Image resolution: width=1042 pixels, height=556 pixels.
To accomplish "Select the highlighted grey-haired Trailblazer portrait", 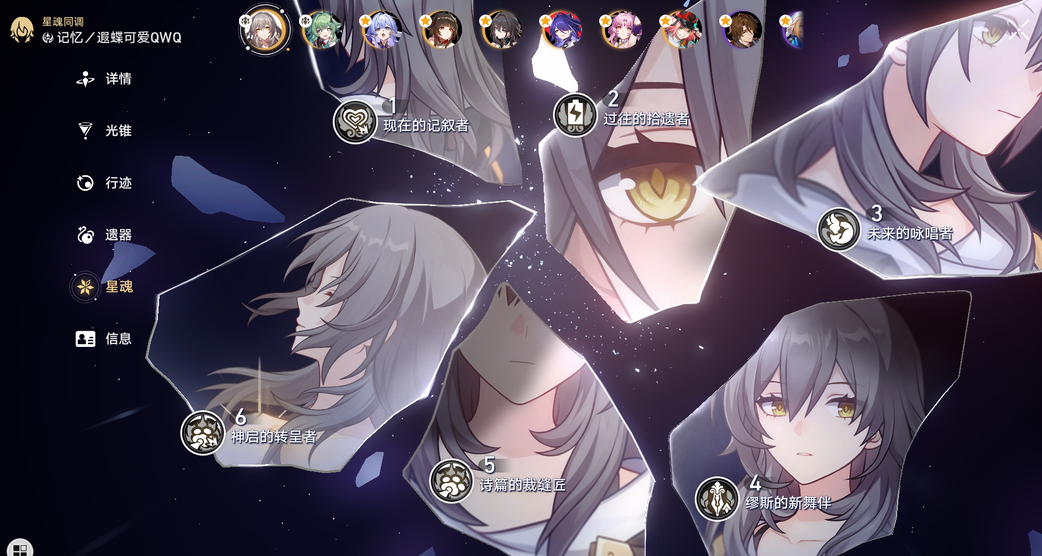I will point(265,28).
